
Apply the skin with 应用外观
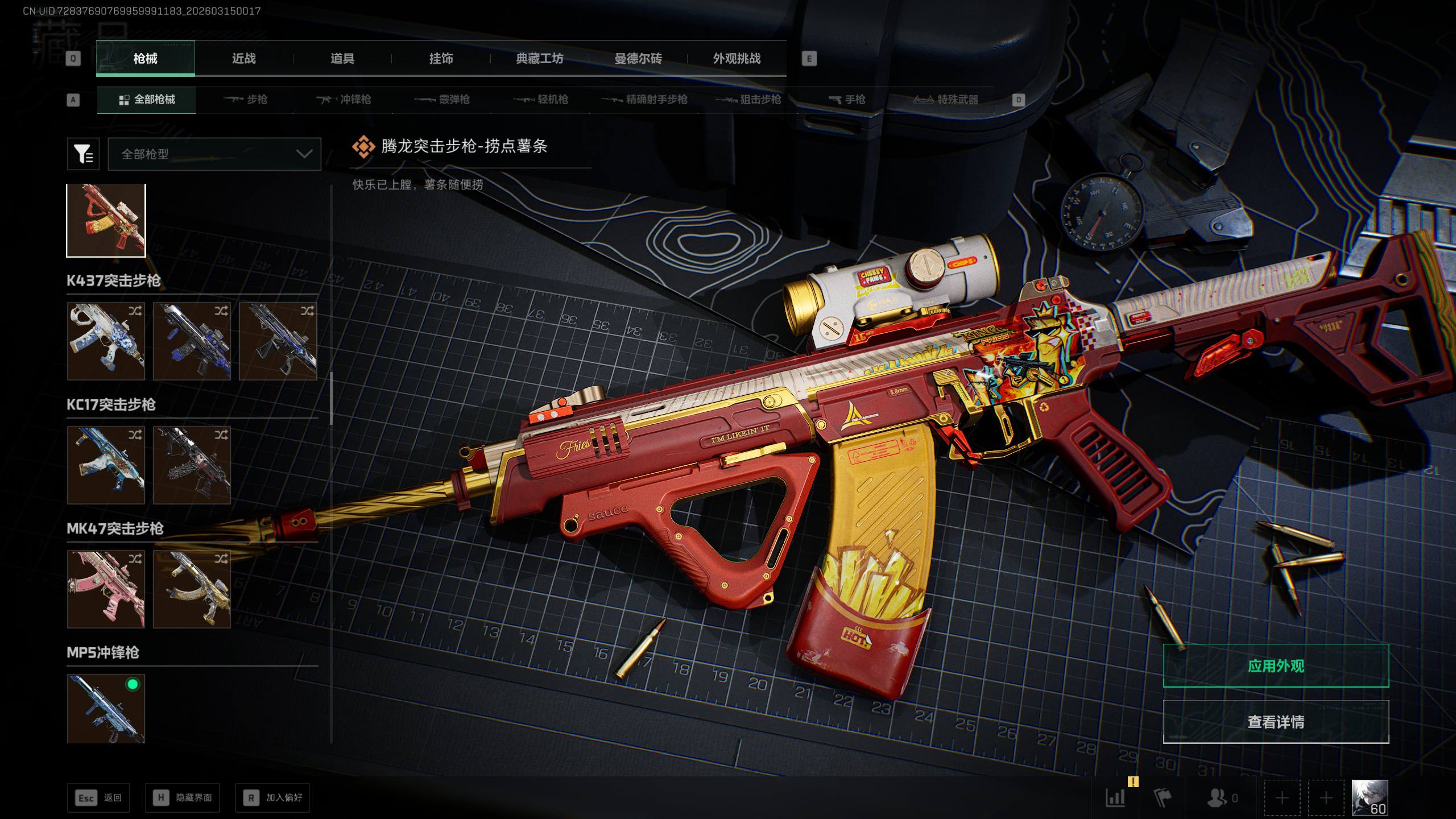coord(1276,666)
